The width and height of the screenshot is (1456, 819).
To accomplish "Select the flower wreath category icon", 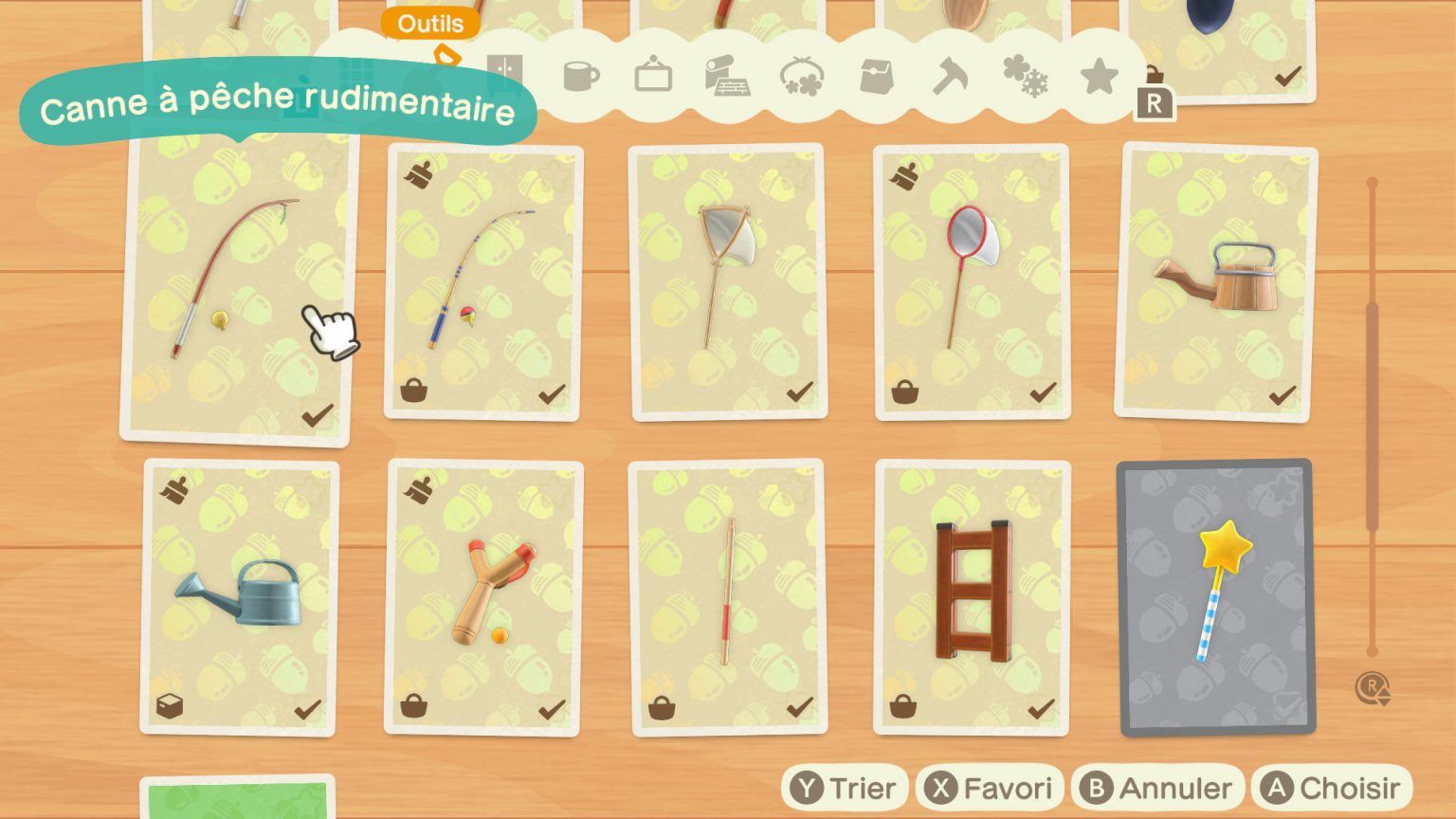I will [x=802, y=78].
